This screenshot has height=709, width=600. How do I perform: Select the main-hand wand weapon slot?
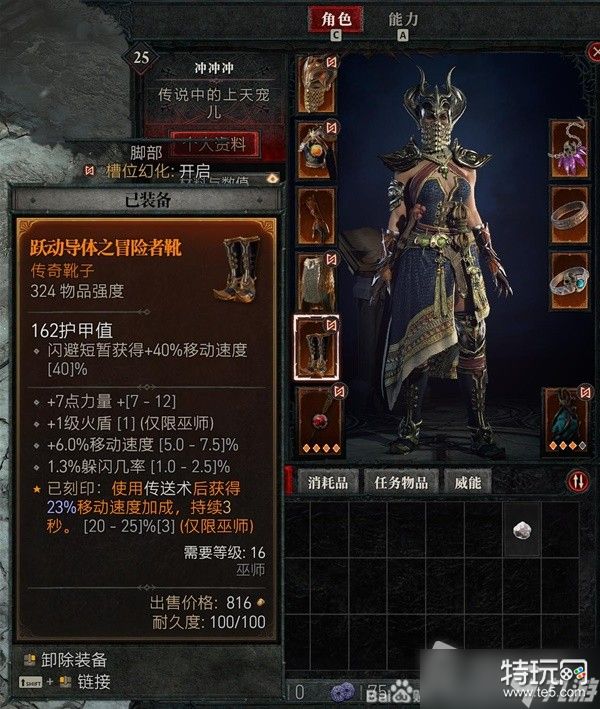coord(316,415)
